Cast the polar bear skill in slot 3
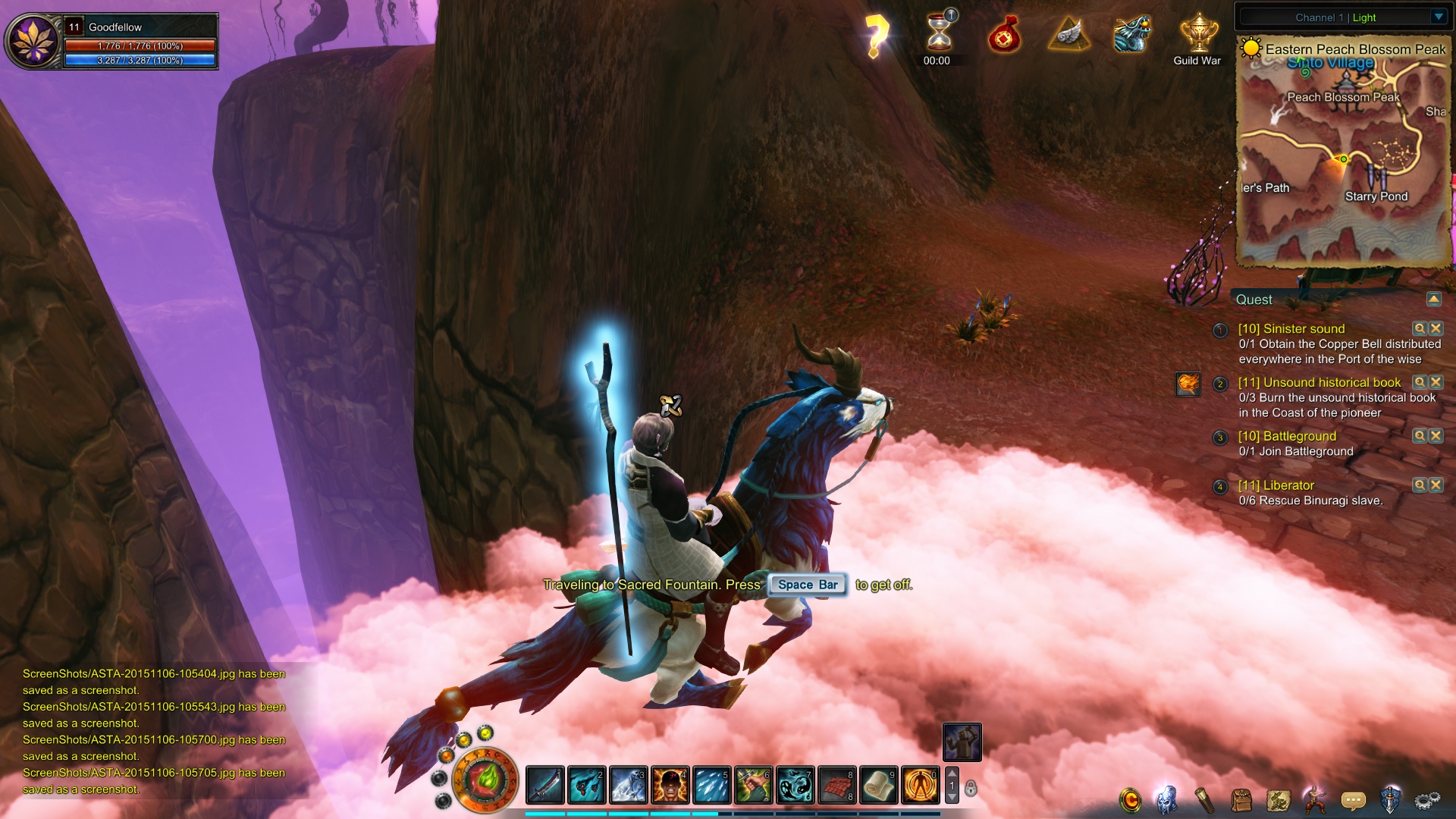Viewport: 1456px width, 819px height. [x=629, y=785]
